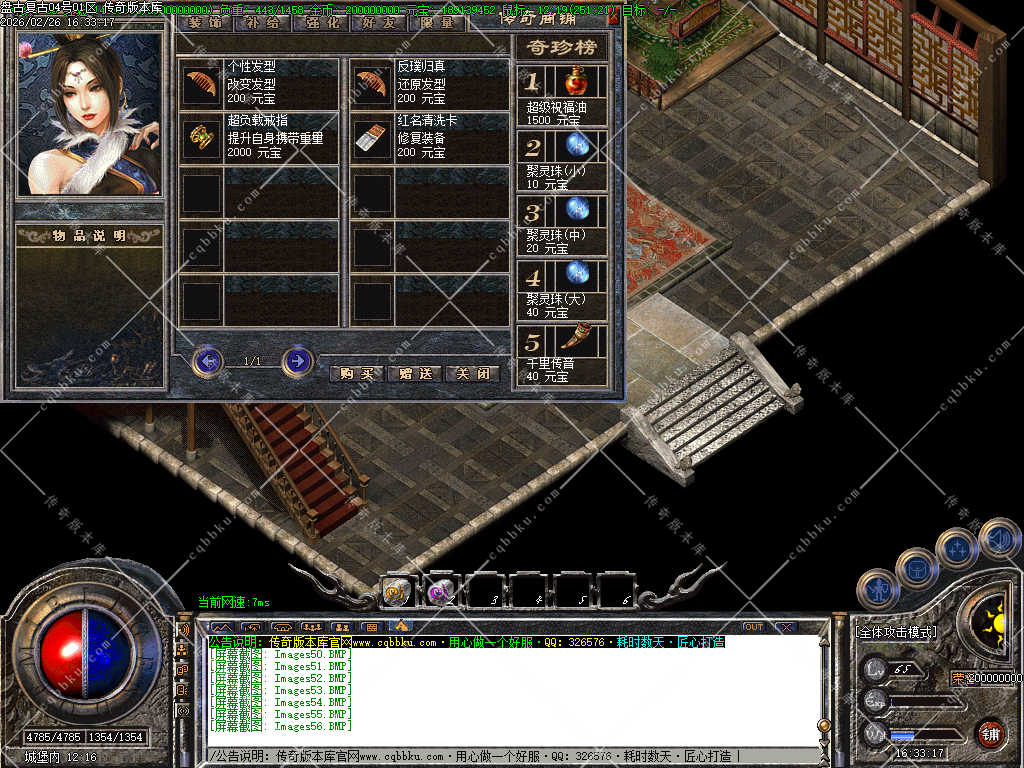Click the 赠送 gift button
This screenshot has height=768, width=1024.
pyautogui.click(x=414, y=373)
